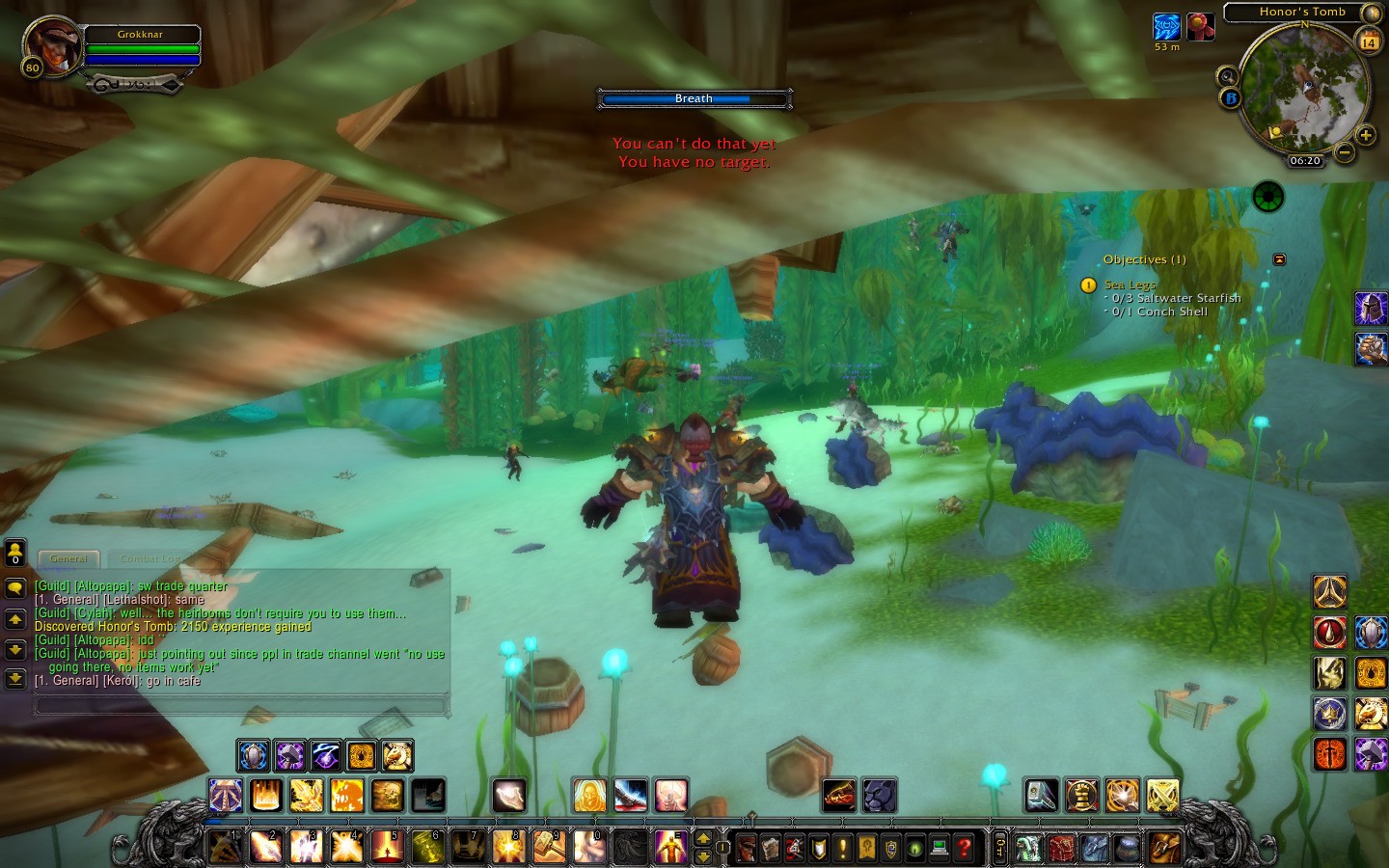Open the red question mark help button
The width and height of the screenshot is (1389, 868).
[x=964, y=848]
